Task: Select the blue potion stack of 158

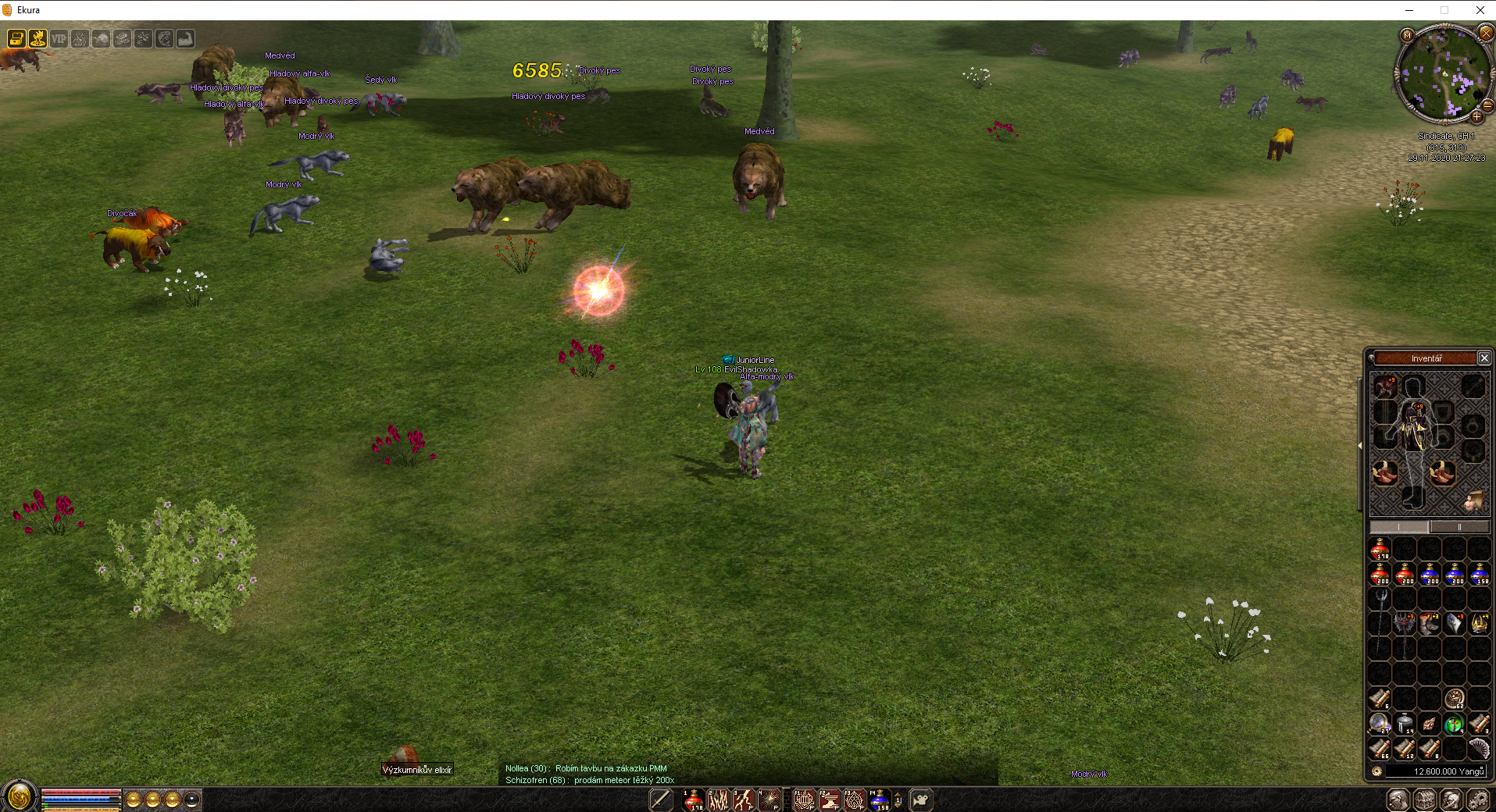Action: click(x=1479, y=574)
